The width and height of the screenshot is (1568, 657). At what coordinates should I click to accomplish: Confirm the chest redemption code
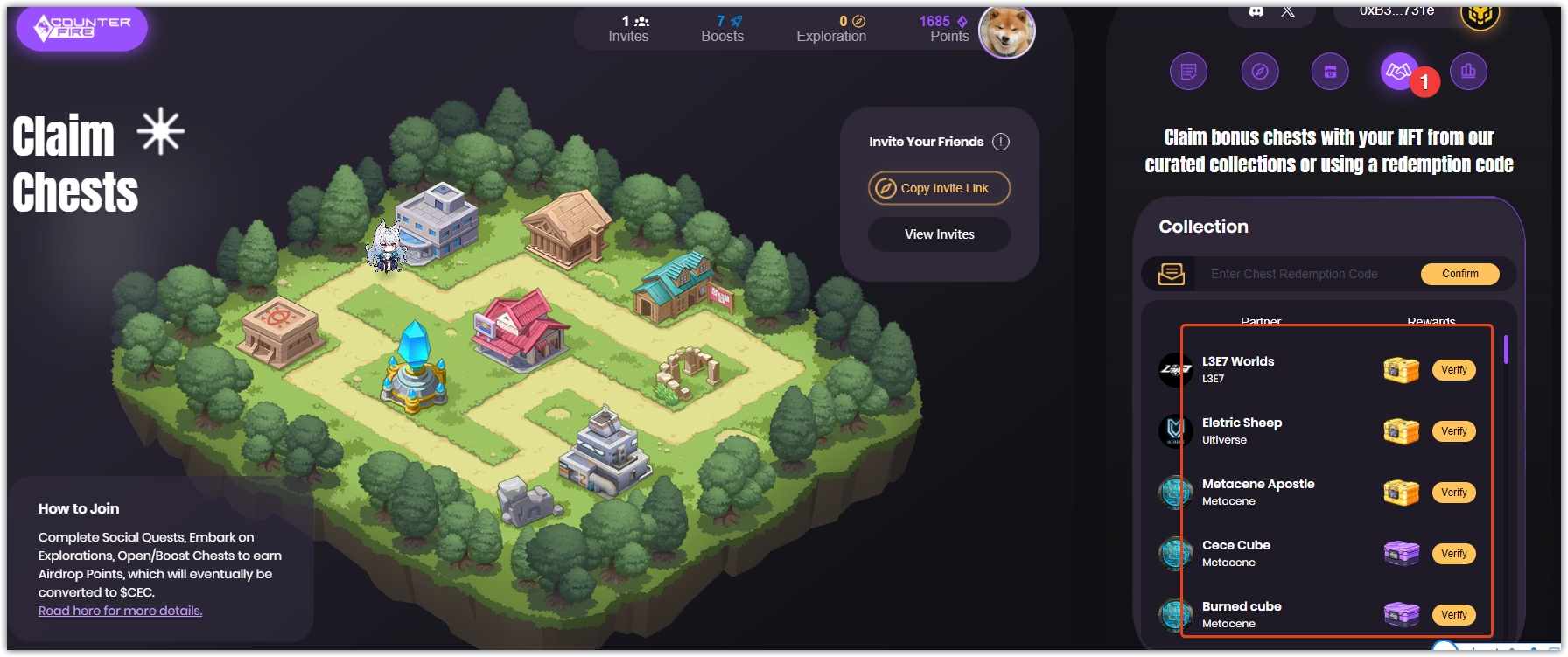1459,274
